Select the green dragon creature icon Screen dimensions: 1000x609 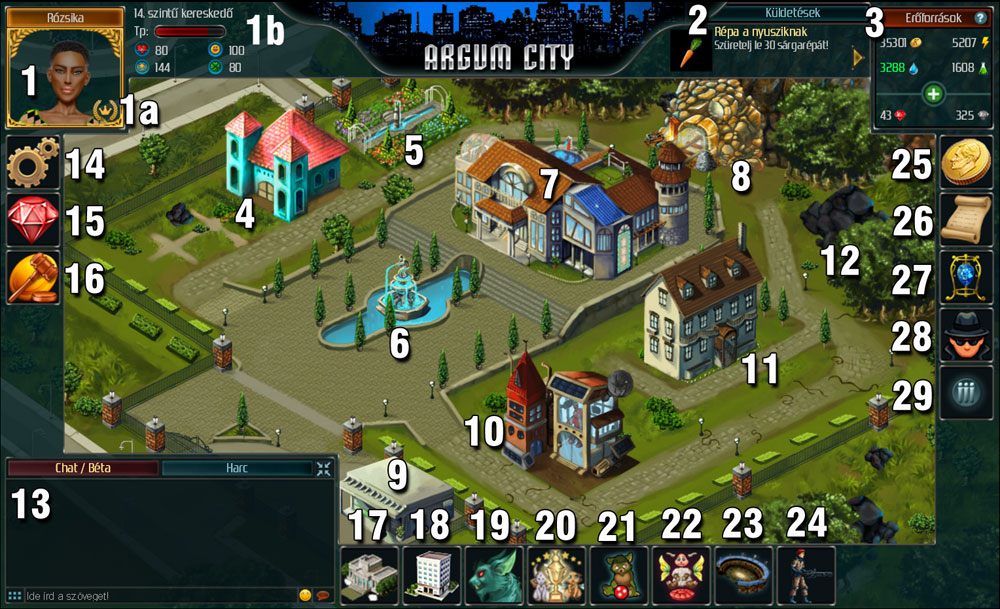(494, 575)
